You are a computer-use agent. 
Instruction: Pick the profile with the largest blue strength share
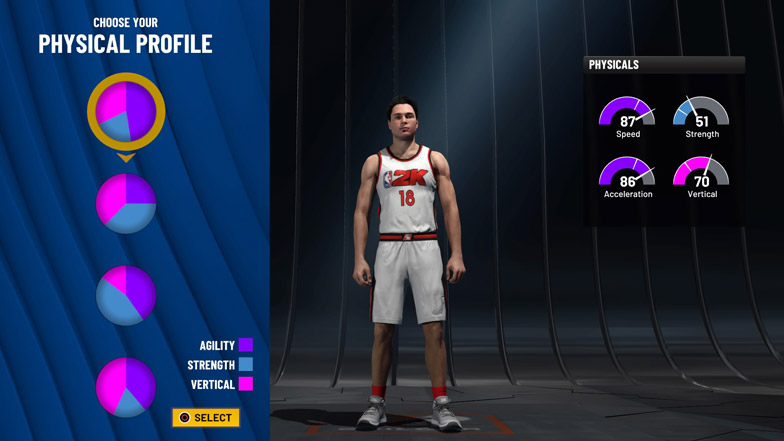tap(126, 295)
